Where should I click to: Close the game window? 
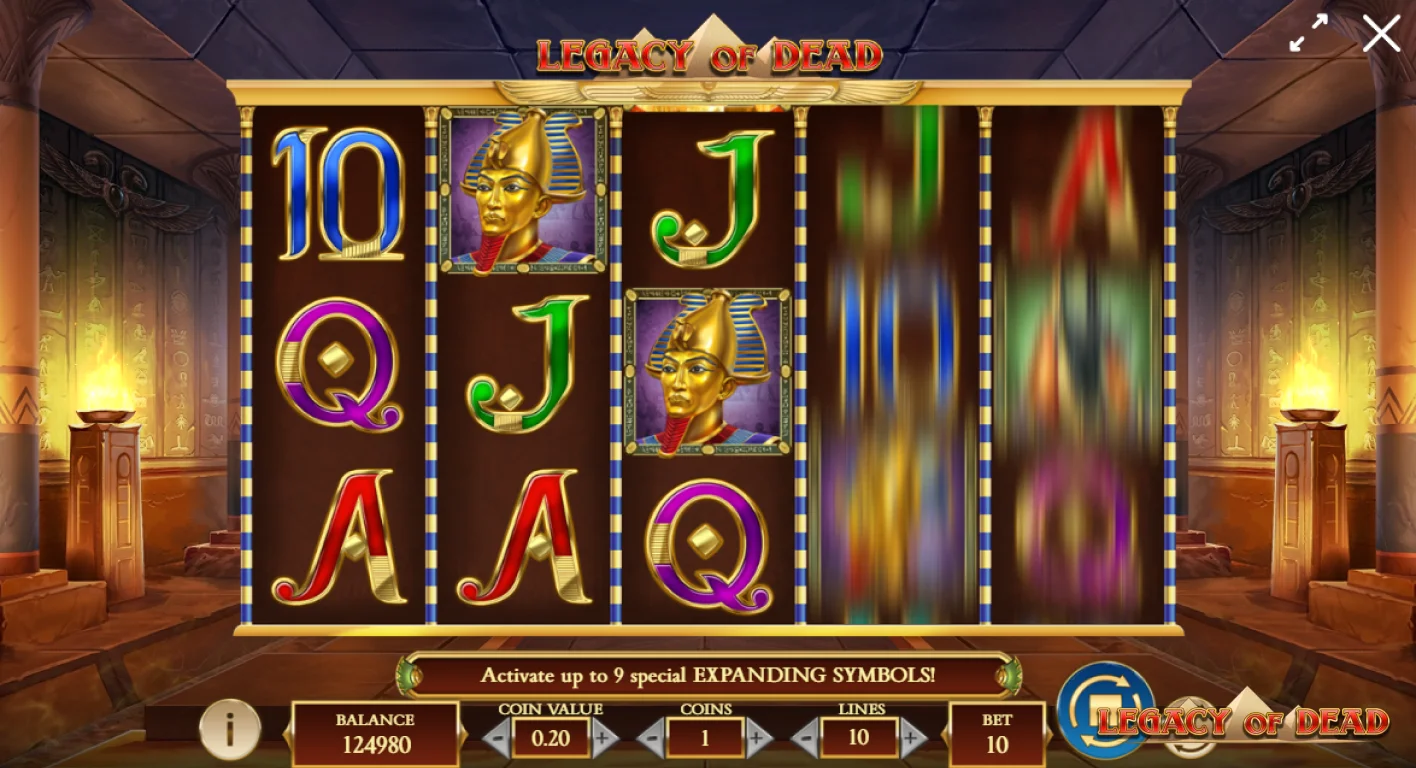coord(1382,33)
